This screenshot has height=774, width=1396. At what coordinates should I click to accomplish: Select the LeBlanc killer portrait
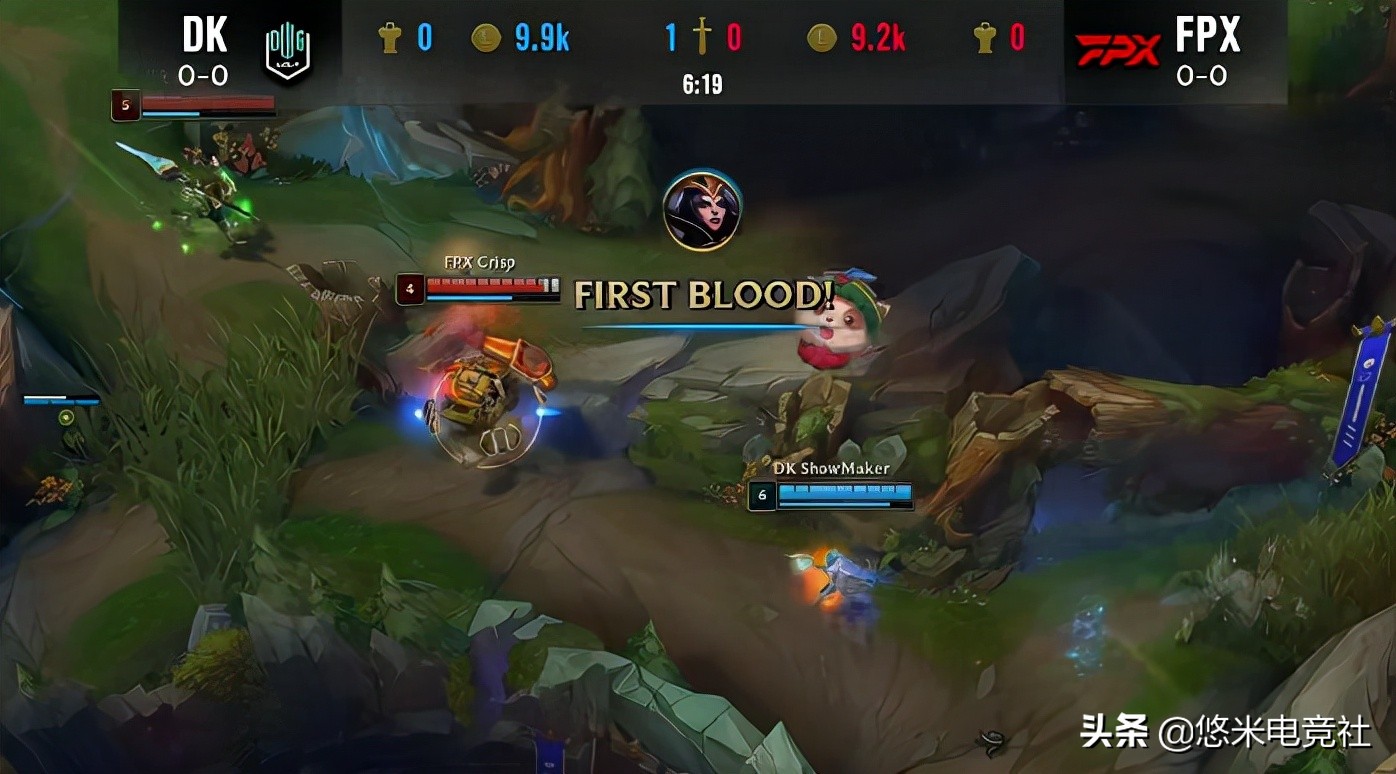click(x=702, y=210)
